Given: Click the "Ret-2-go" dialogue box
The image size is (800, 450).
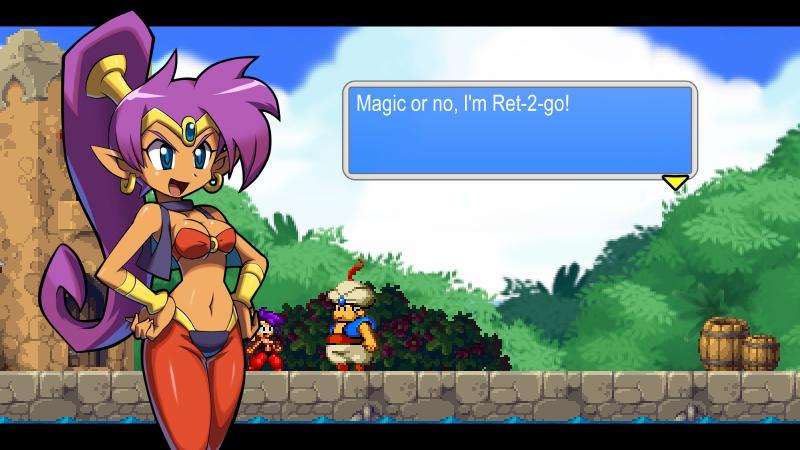Looking at the screenshot, I should pos(518,130).
